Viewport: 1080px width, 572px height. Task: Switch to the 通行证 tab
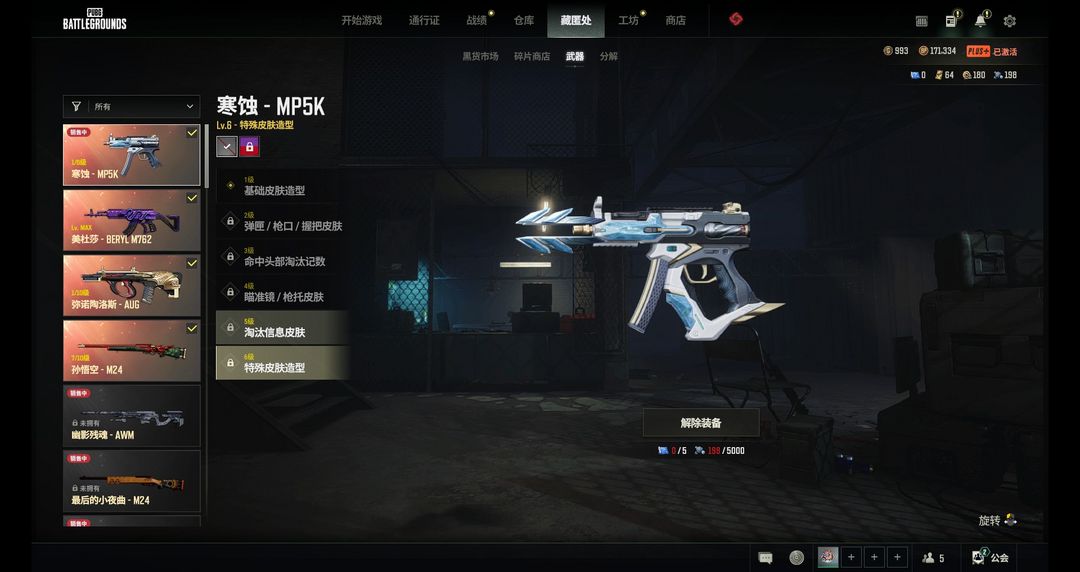point(424,20)
